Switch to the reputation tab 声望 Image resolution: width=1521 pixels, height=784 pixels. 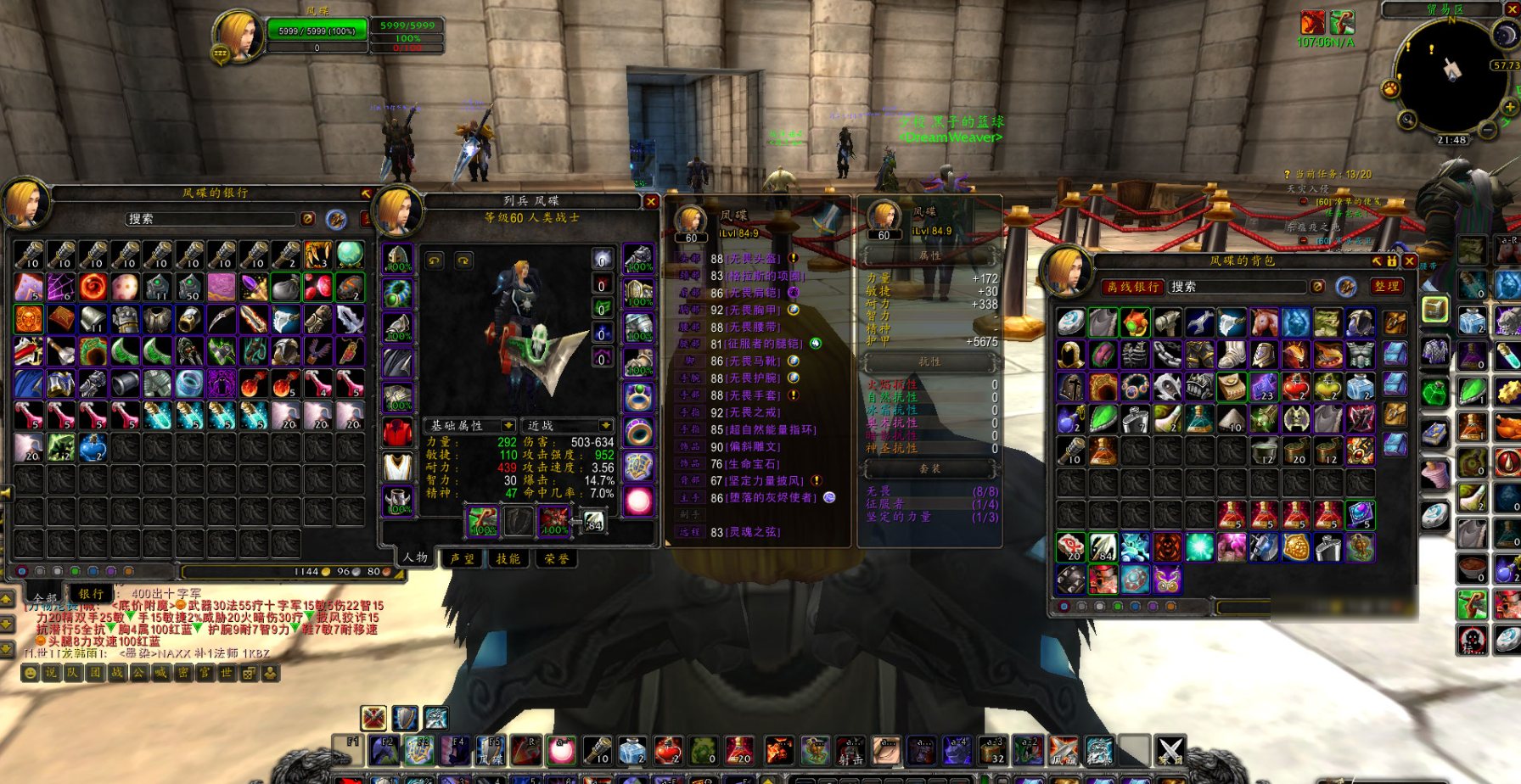(463, 558)
